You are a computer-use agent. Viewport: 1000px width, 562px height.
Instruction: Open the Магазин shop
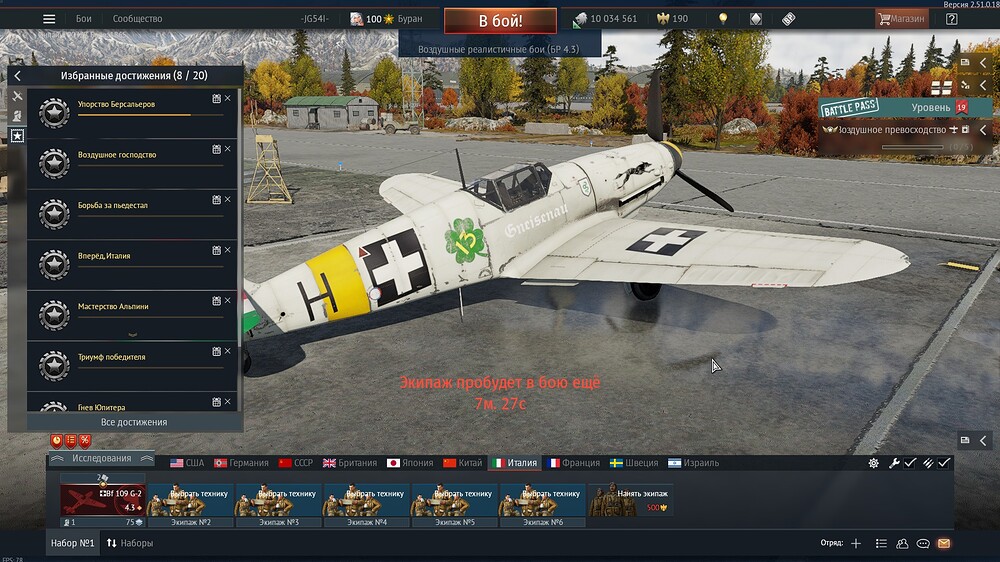[x=901, y=19]
